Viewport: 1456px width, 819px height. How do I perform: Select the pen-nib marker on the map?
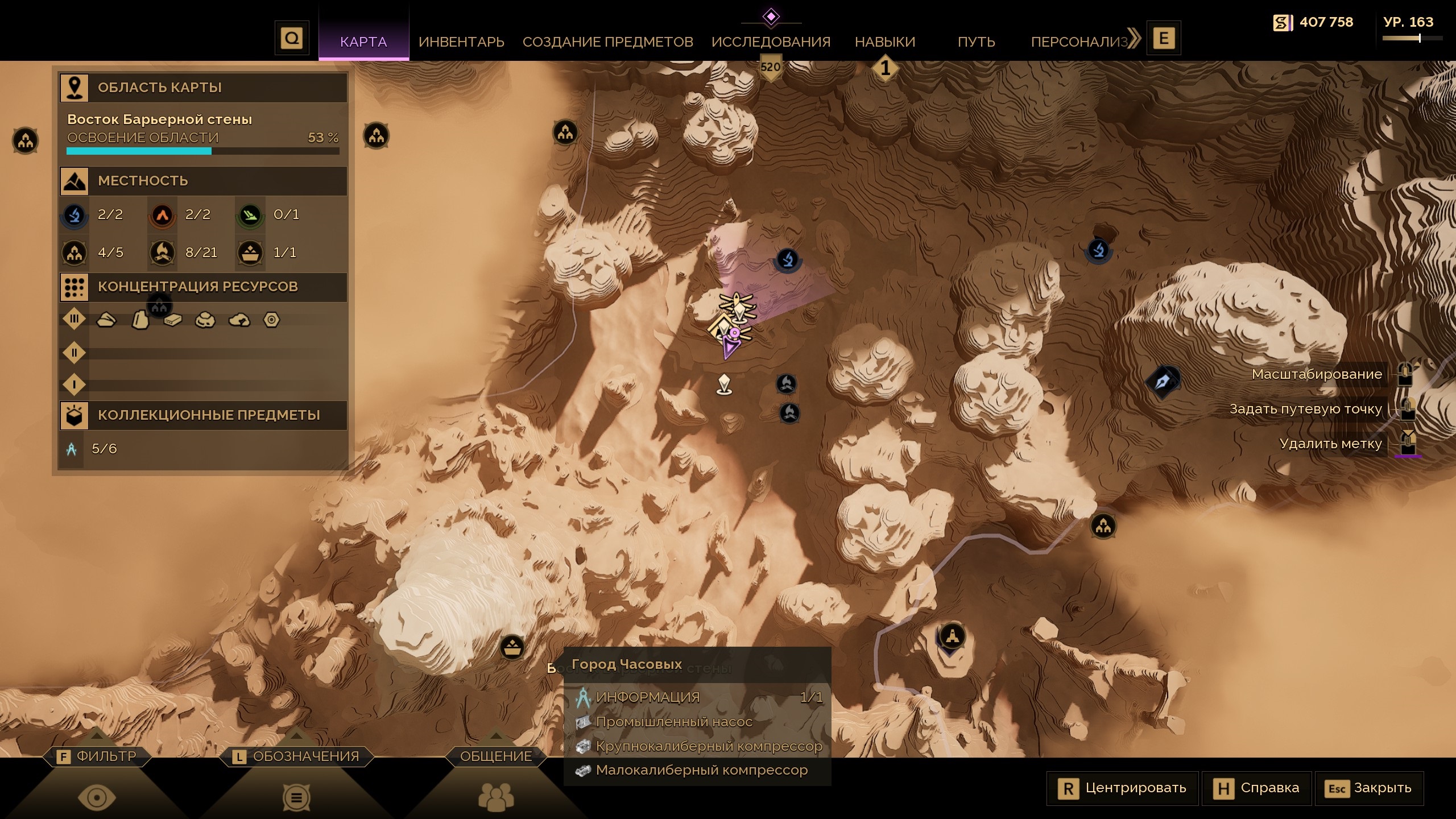click(1164, 380)
